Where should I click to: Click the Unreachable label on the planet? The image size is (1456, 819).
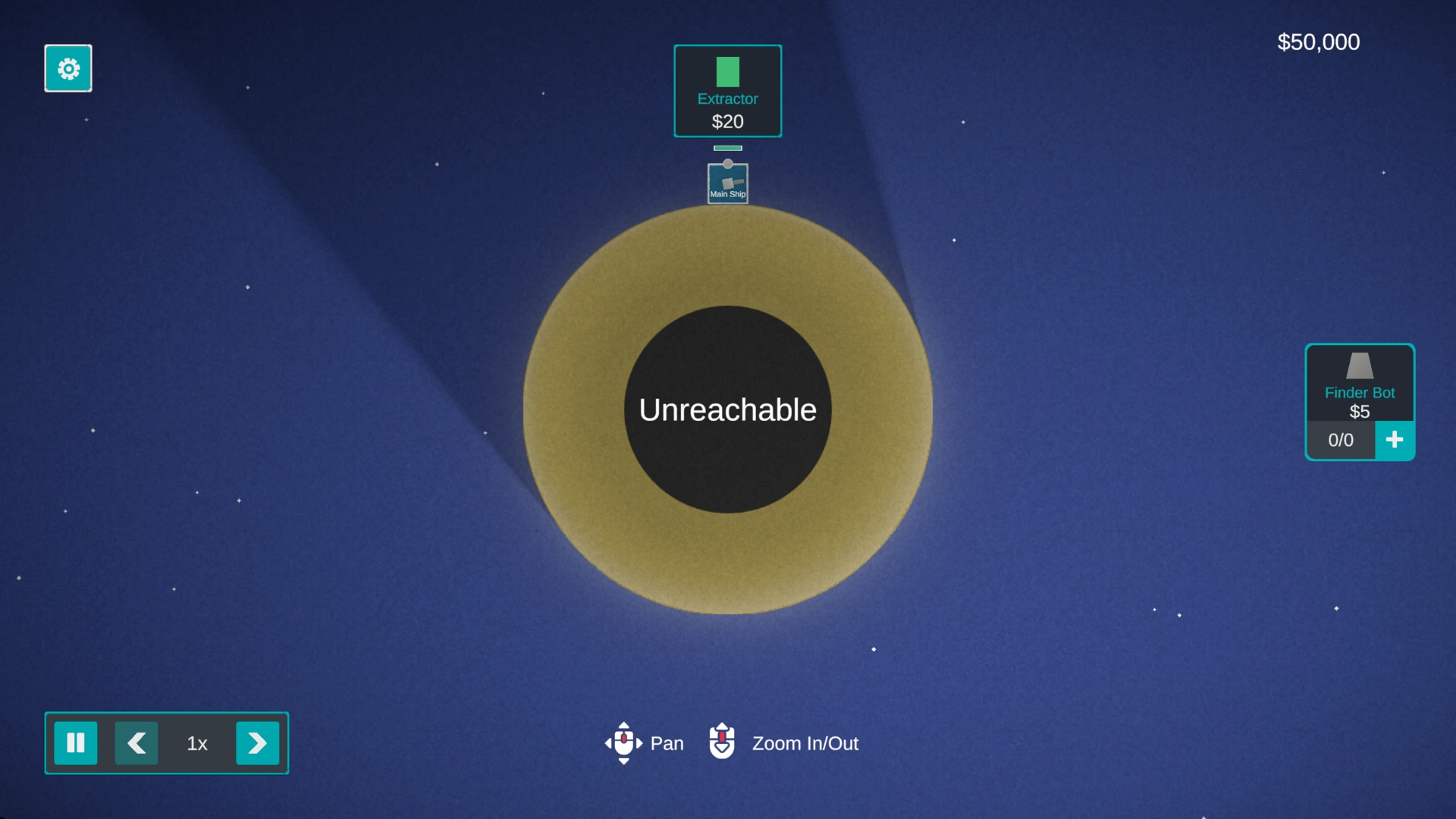click(x=726, y=409)
